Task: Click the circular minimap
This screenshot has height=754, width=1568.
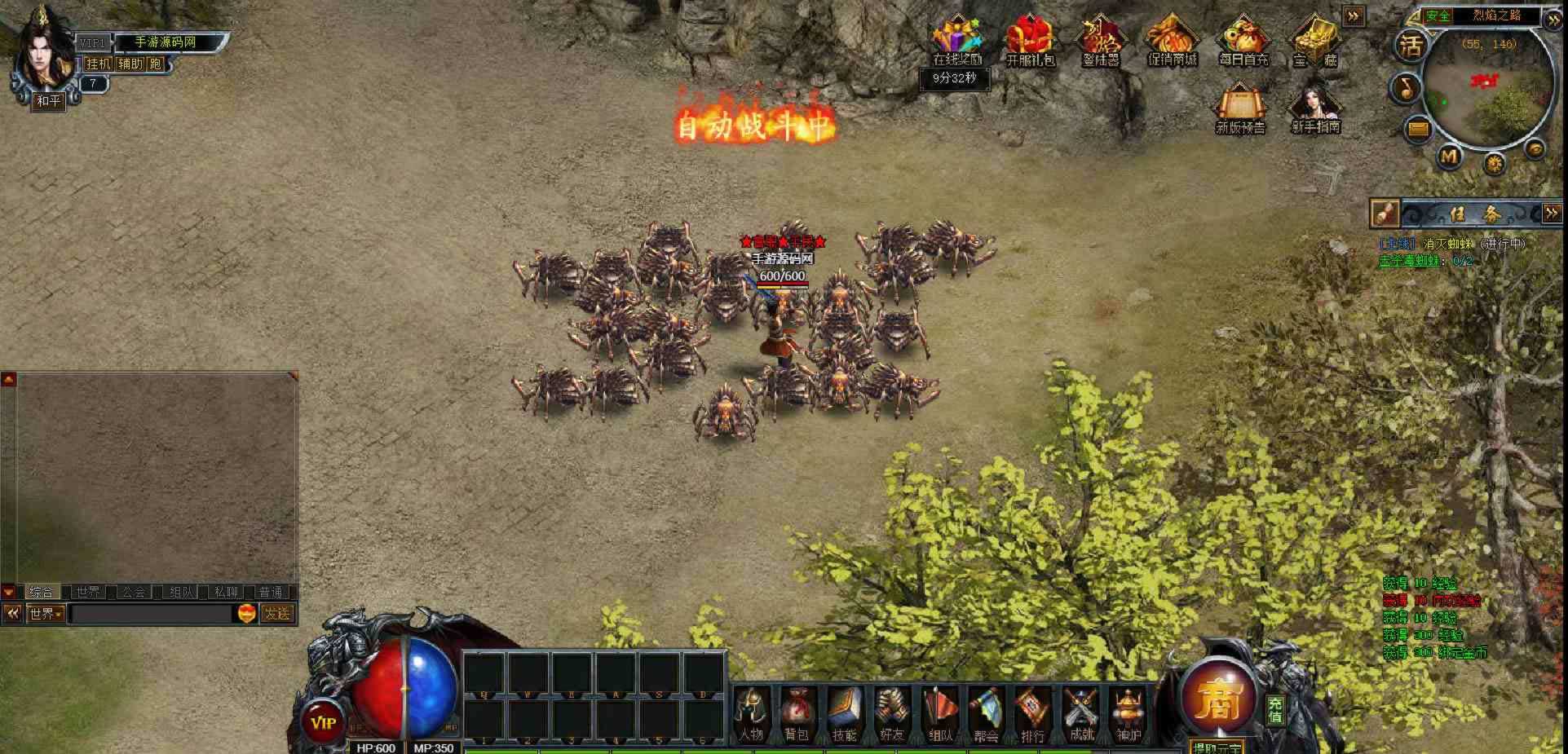Action: click(1488, 88)
